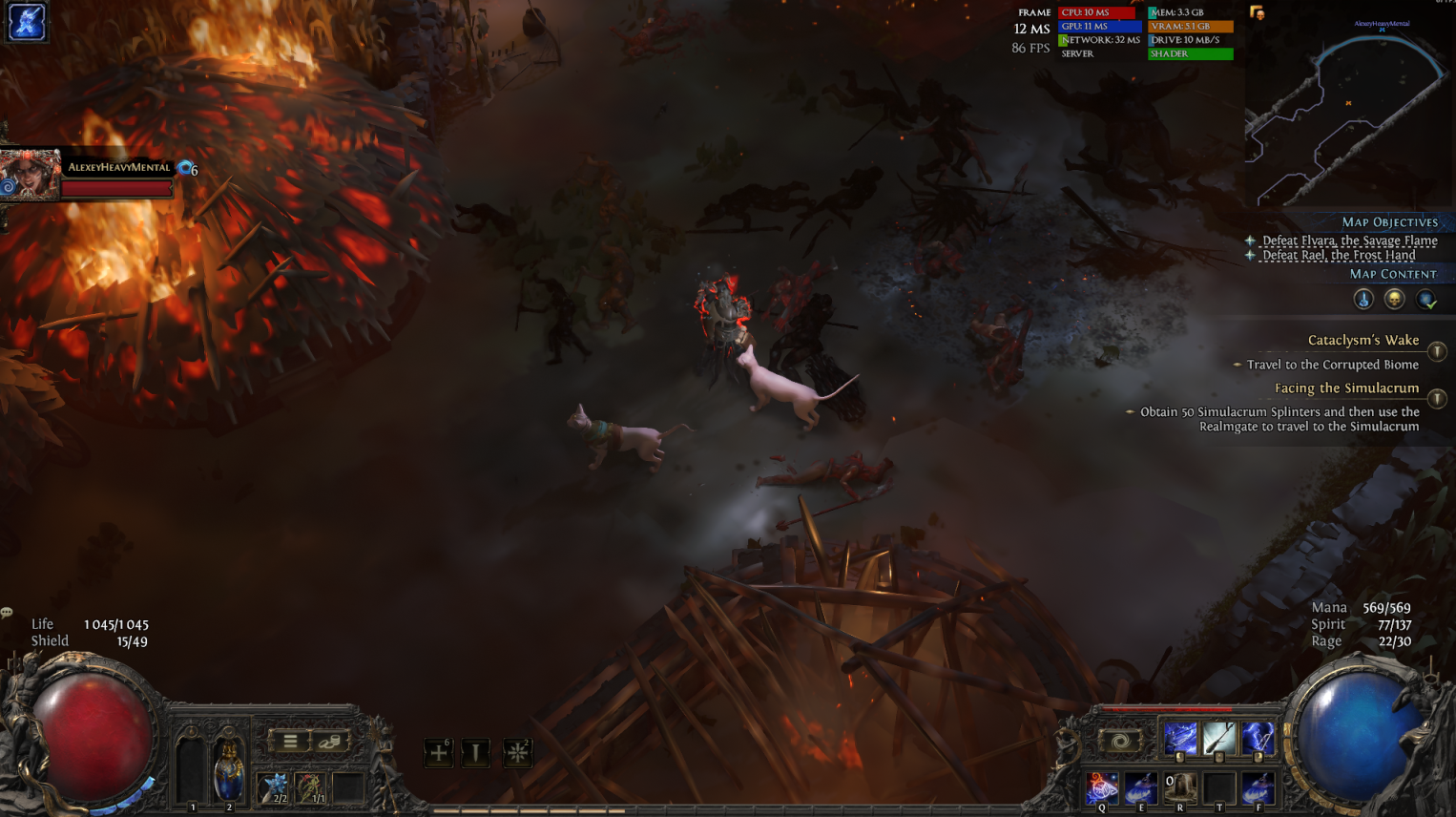The image size is (1456, 817).
Task: Click the sword-shaped notification icon
Action: coord(476,753)
